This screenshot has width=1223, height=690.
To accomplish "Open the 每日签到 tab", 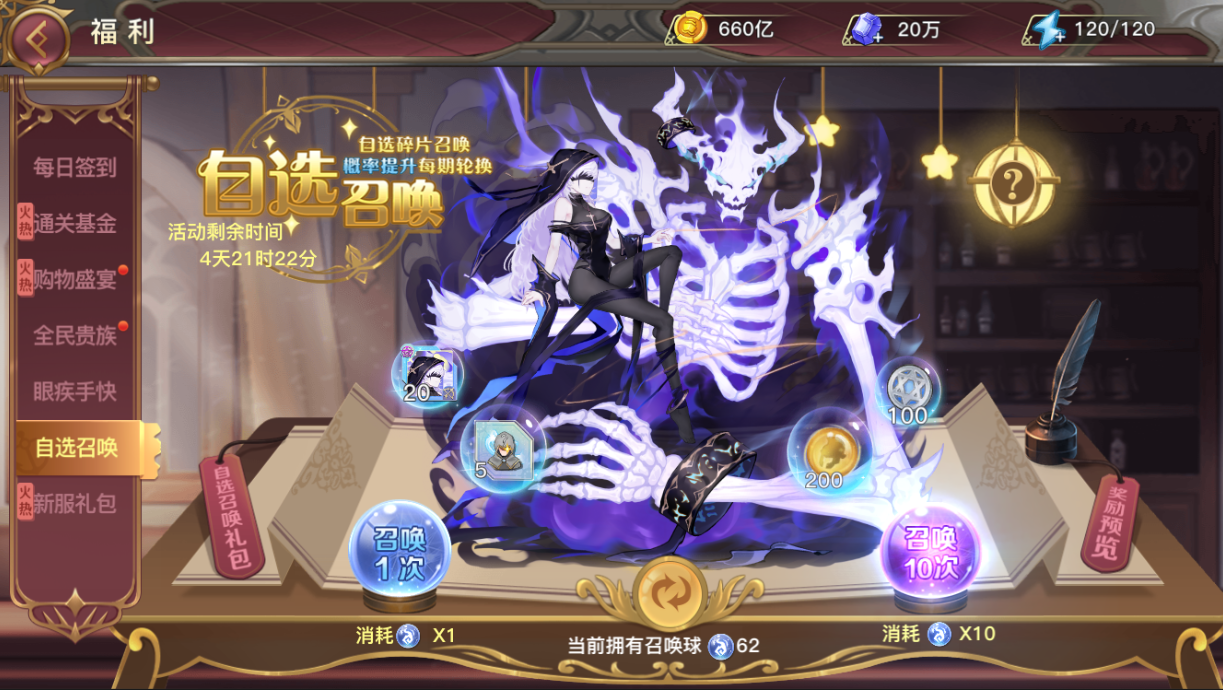I will pos(75,168).
